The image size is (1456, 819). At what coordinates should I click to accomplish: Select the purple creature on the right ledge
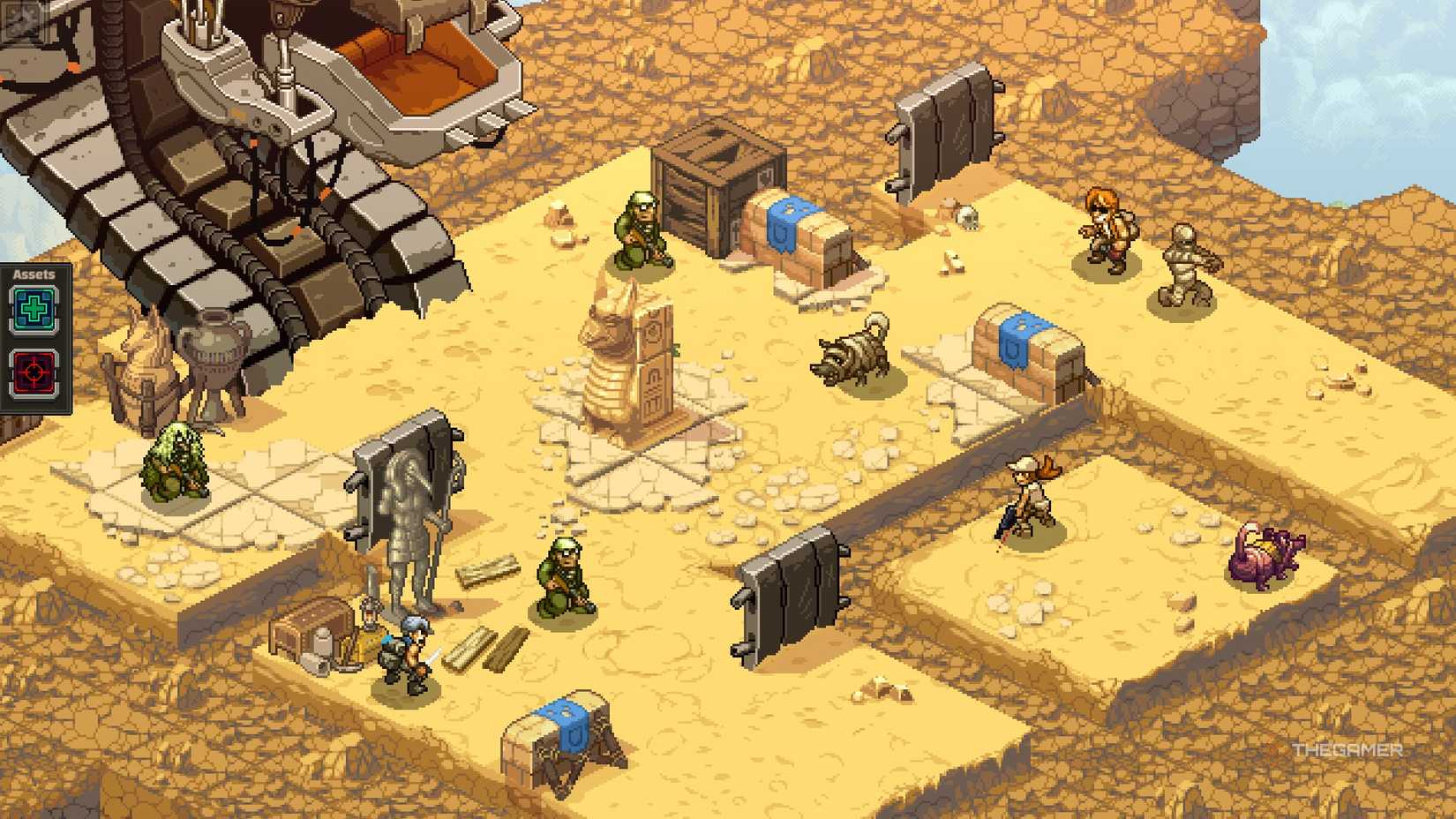pos(1264,552)
